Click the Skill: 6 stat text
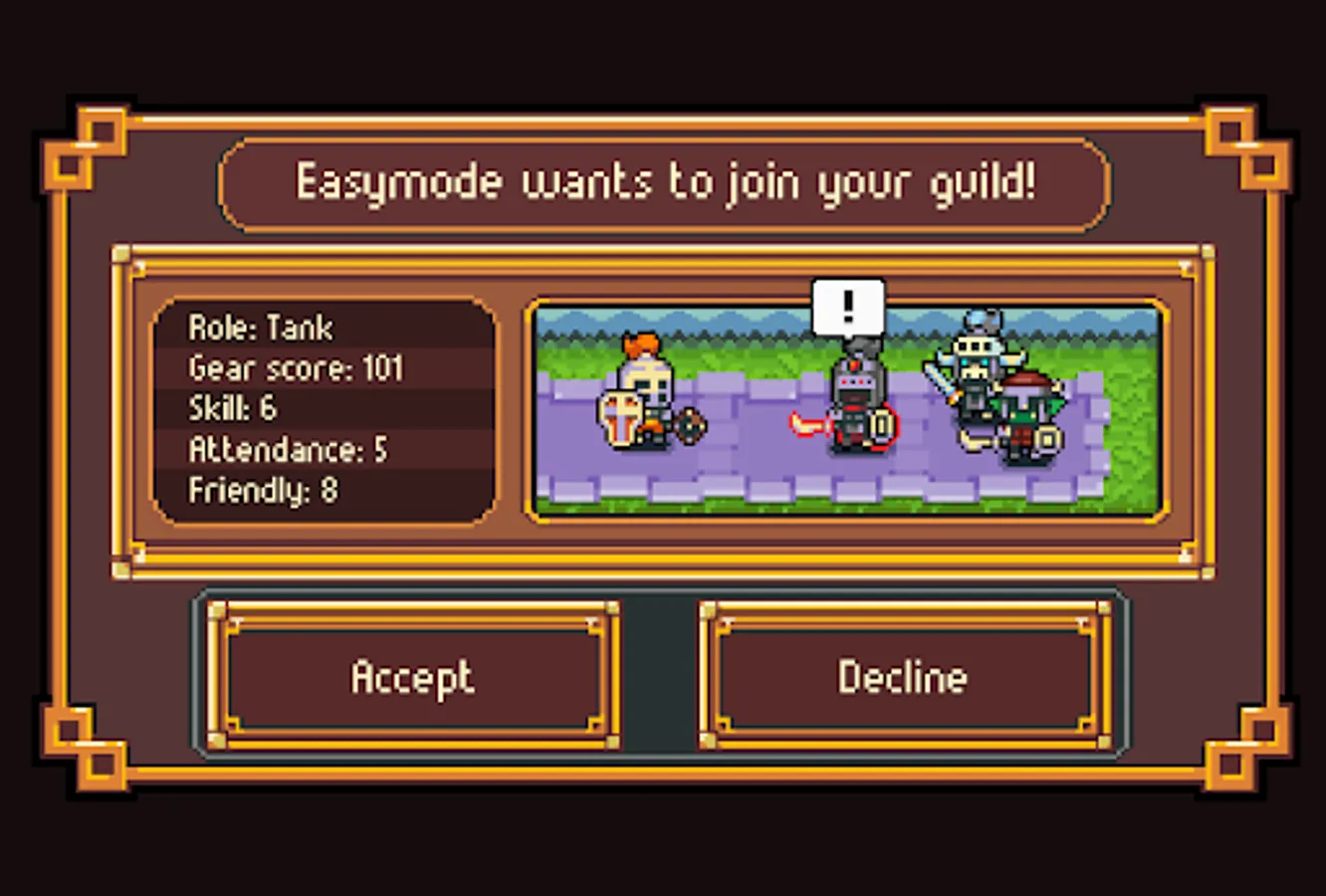The width and height of the screenshot is (1326, 896). [233, 408]
